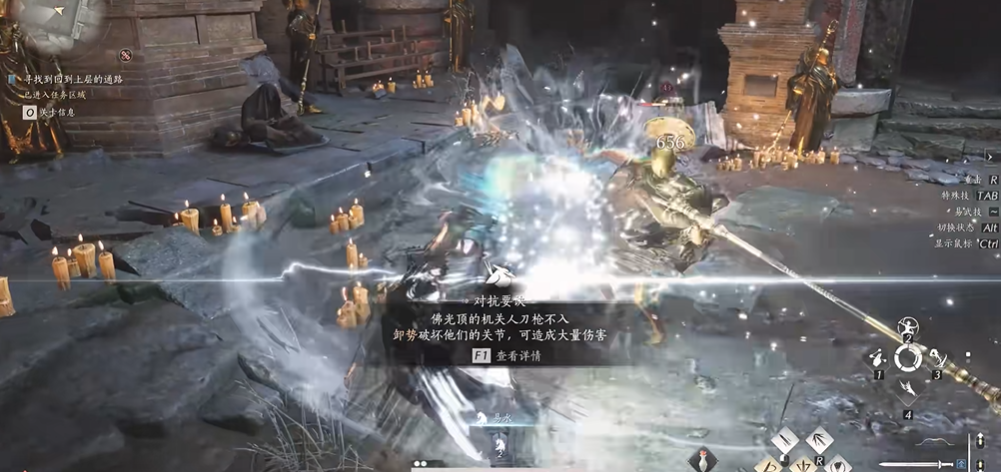Select the quest objective tracker text

(x=68, y=78)
